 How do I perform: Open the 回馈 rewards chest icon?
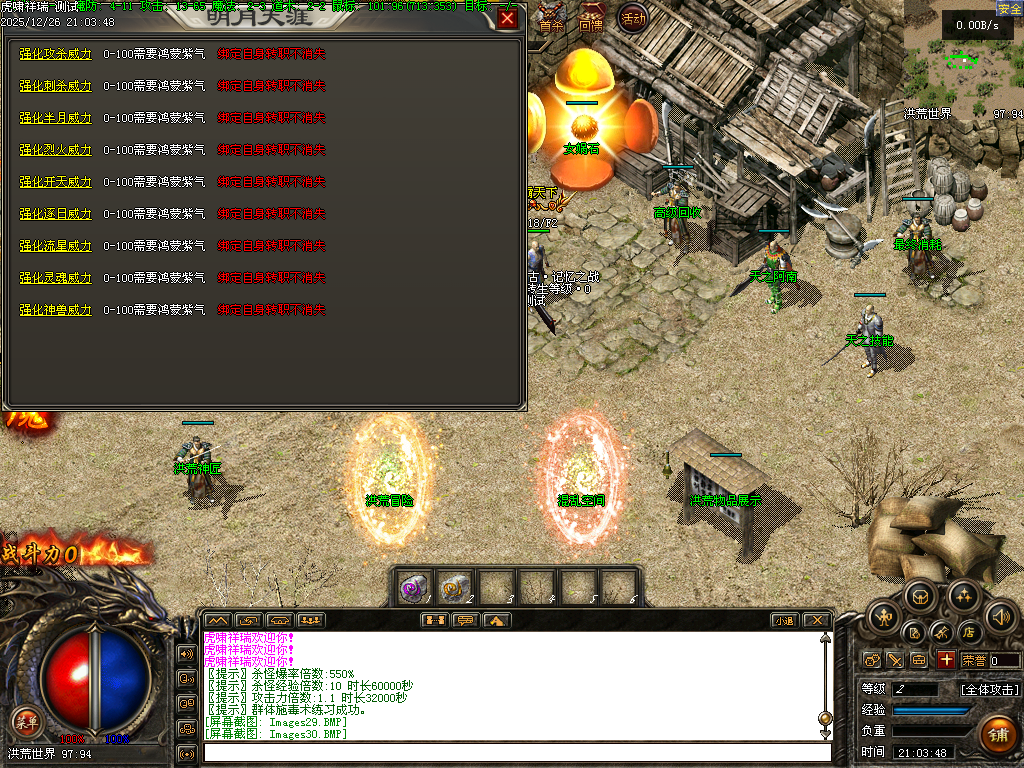pyautogui.click(x=592, y=18)
